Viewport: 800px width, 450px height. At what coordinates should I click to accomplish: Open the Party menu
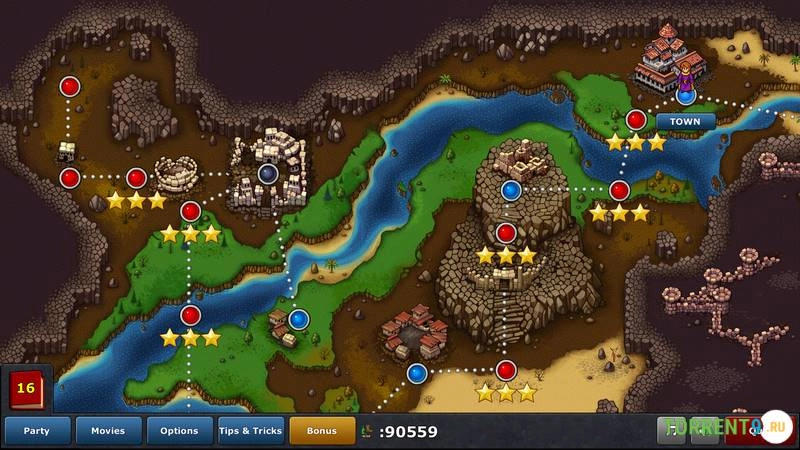(37, 431)
